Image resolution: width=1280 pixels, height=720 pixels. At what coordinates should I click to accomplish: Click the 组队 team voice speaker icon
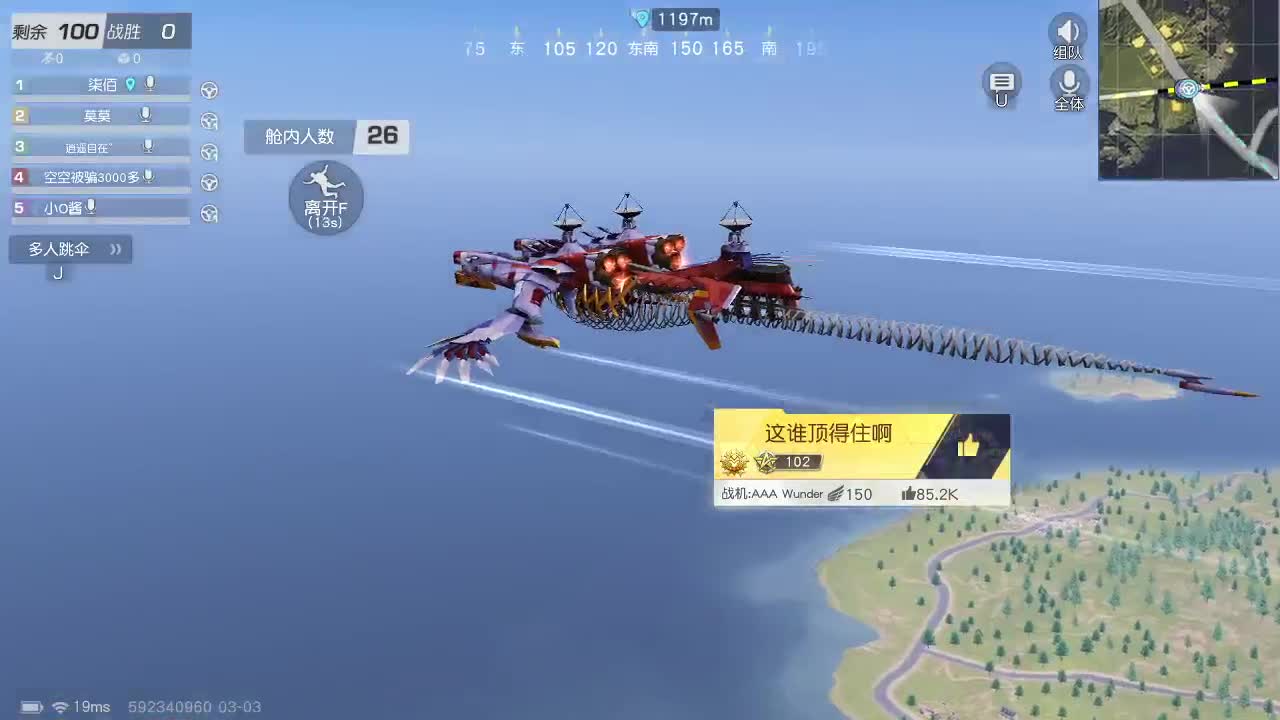click(x=1067, y=30)
